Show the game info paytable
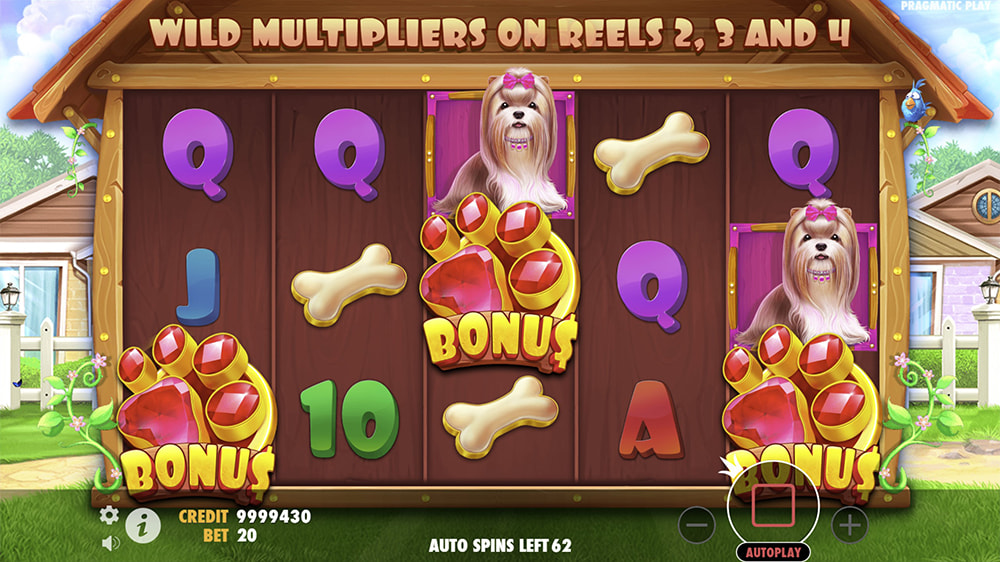1000x562 pixels. [143, 524]
